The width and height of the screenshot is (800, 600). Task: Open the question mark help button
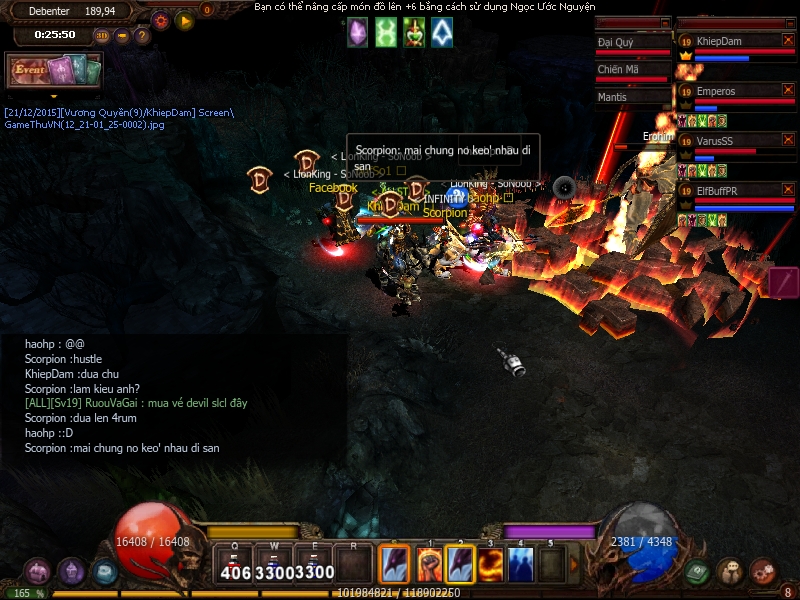(142, 35)
